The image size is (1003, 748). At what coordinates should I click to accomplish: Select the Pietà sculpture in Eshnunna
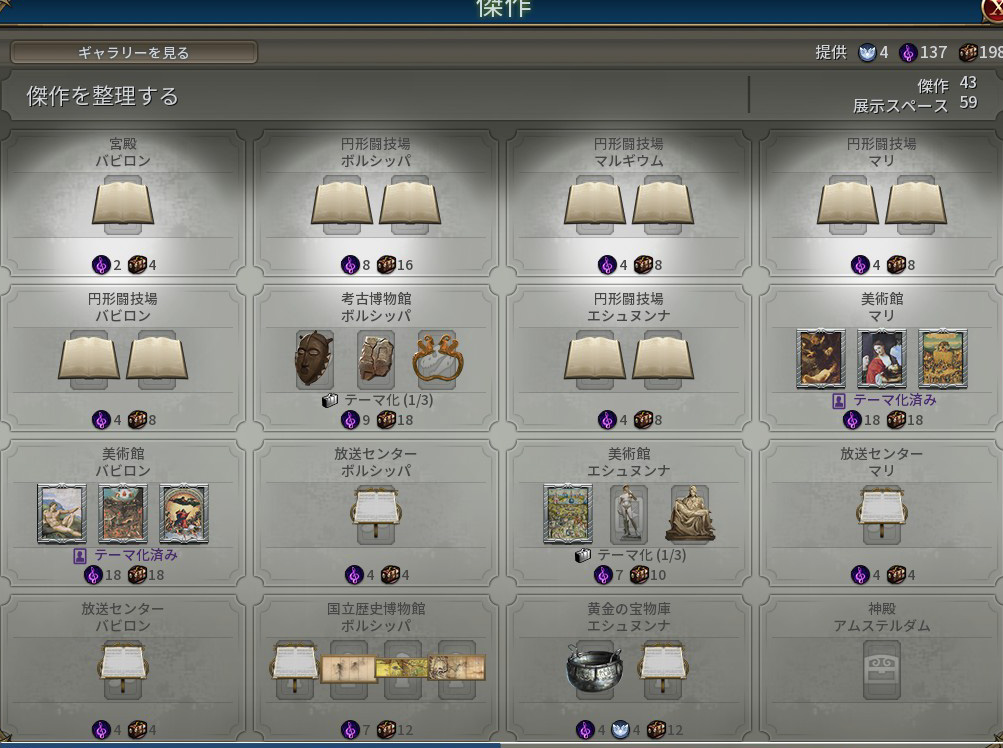point(690,513)
